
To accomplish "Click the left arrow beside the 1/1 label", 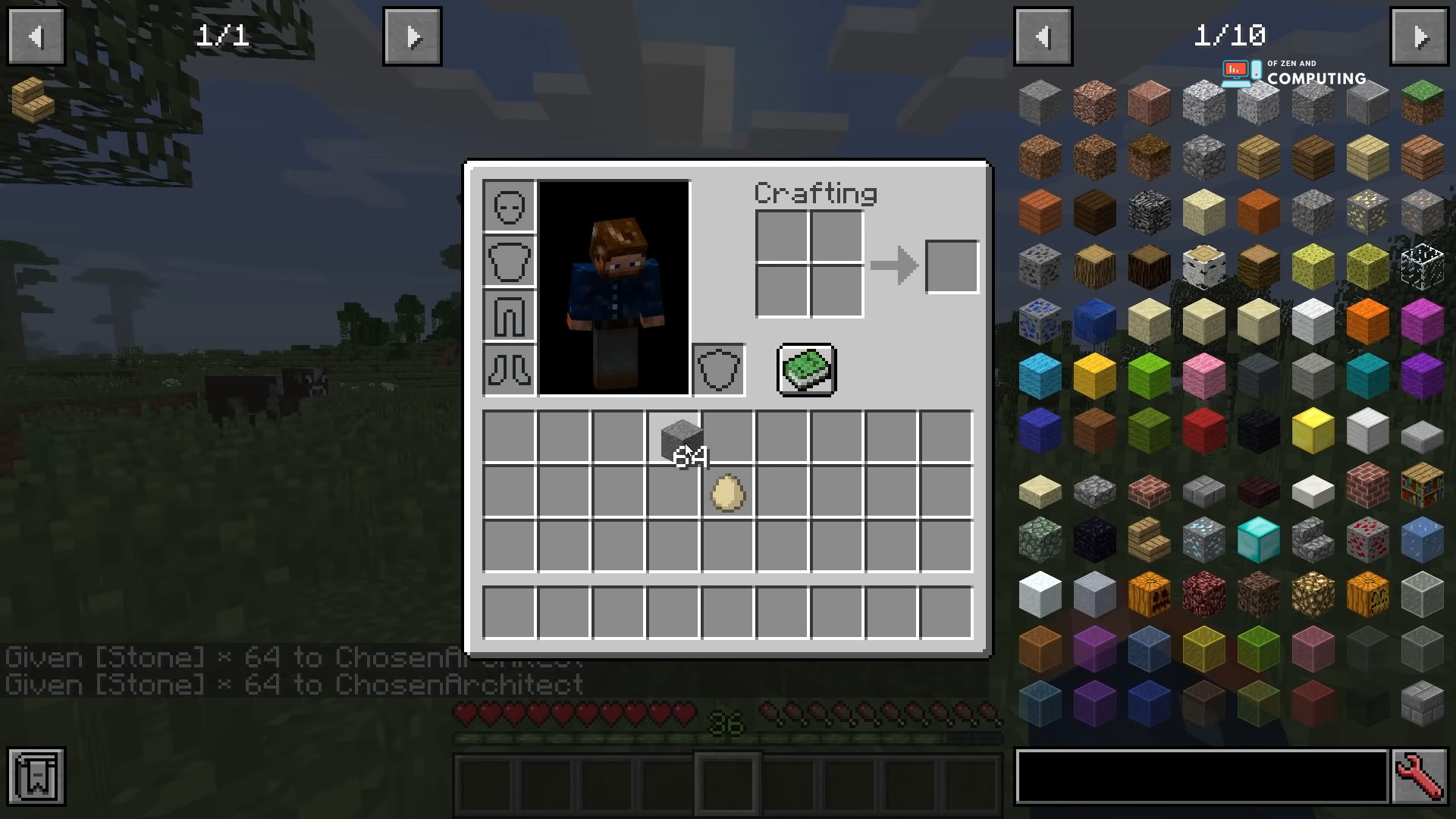I will point(36,36).
